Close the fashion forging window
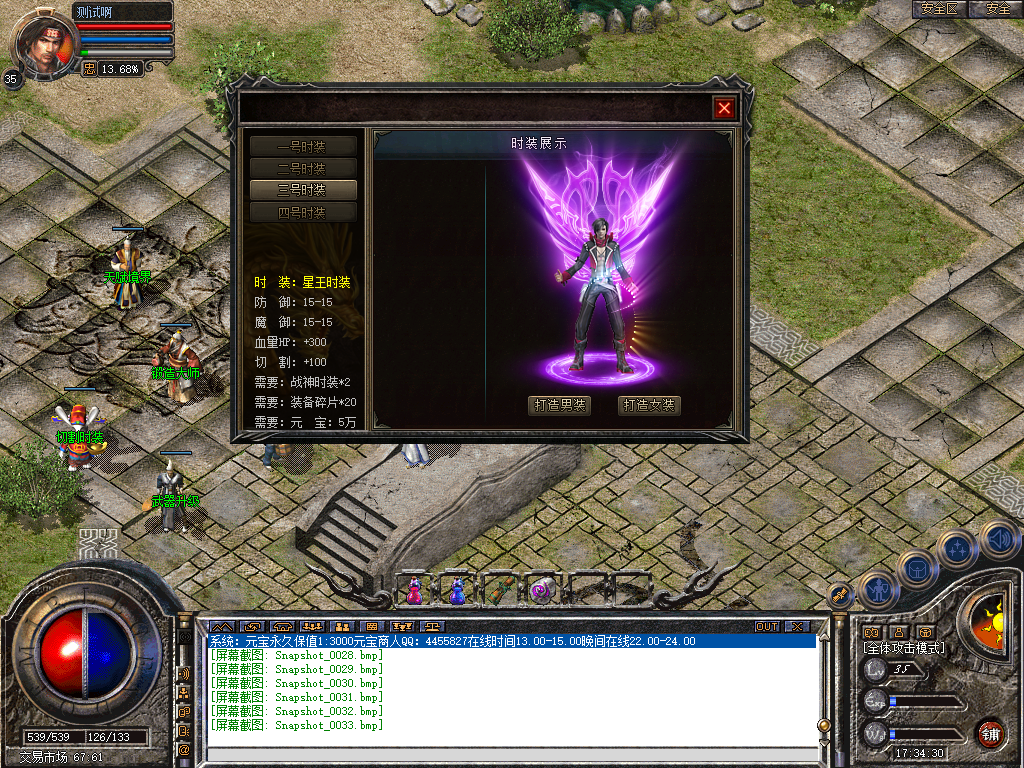This screenshot has width=1024, height=768. pyautogui.click(x=724, y=108)
